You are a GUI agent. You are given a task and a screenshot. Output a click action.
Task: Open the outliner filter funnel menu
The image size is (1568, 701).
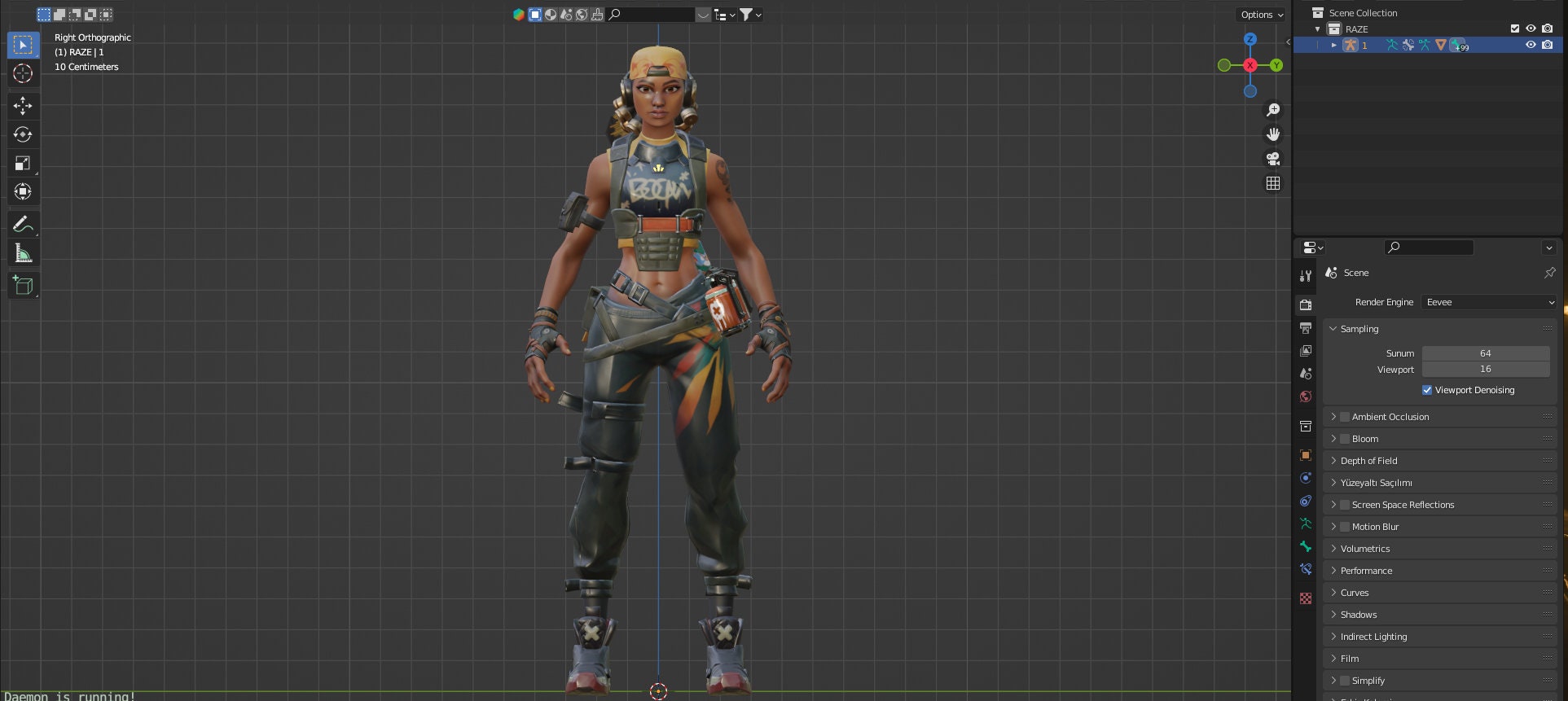[747, 15]
